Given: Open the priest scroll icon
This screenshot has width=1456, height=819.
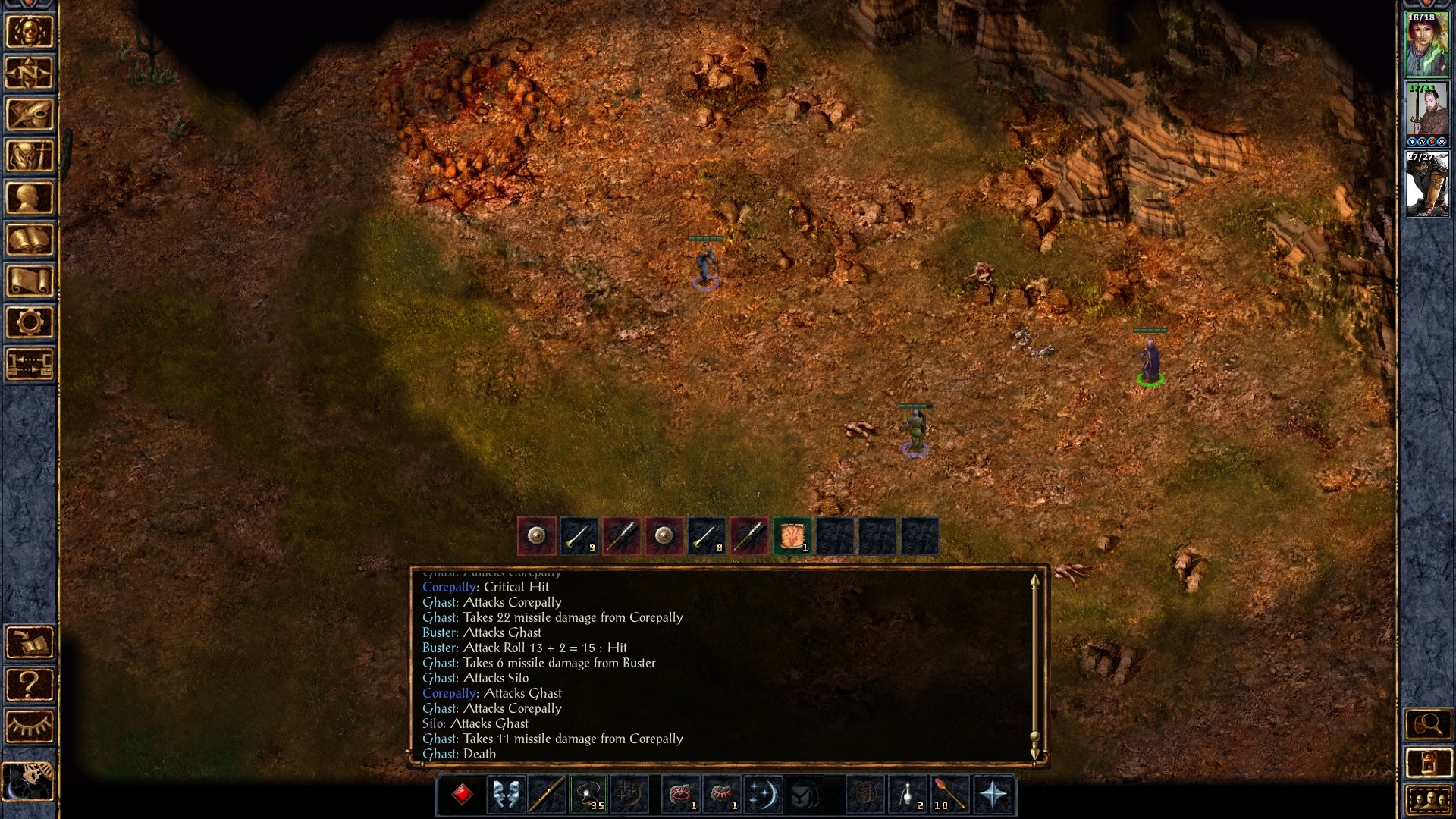Looking at the screenshot, I should click(30, 281).
